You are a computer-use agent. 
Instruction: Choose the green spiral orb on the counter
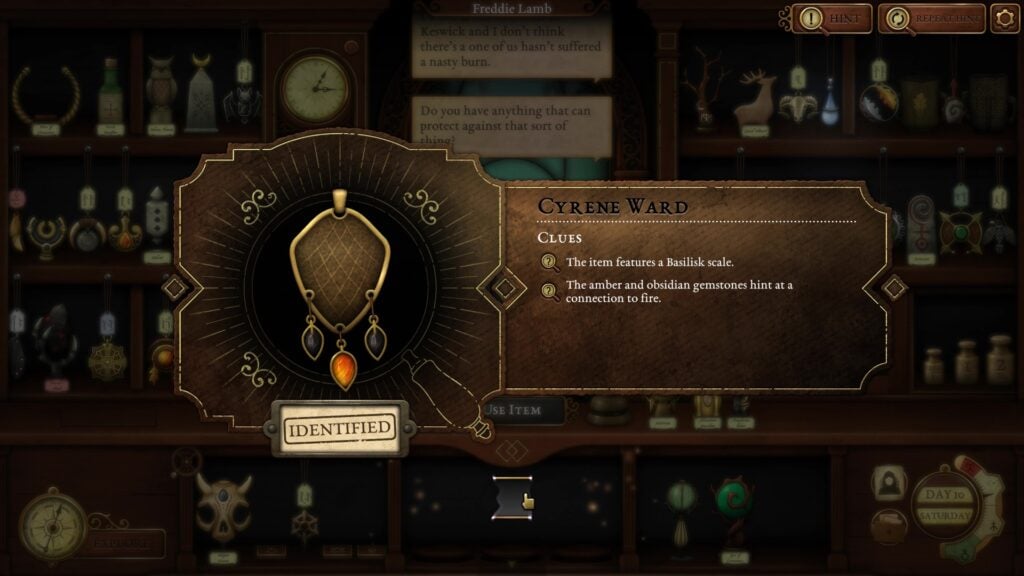click(732, 502)
